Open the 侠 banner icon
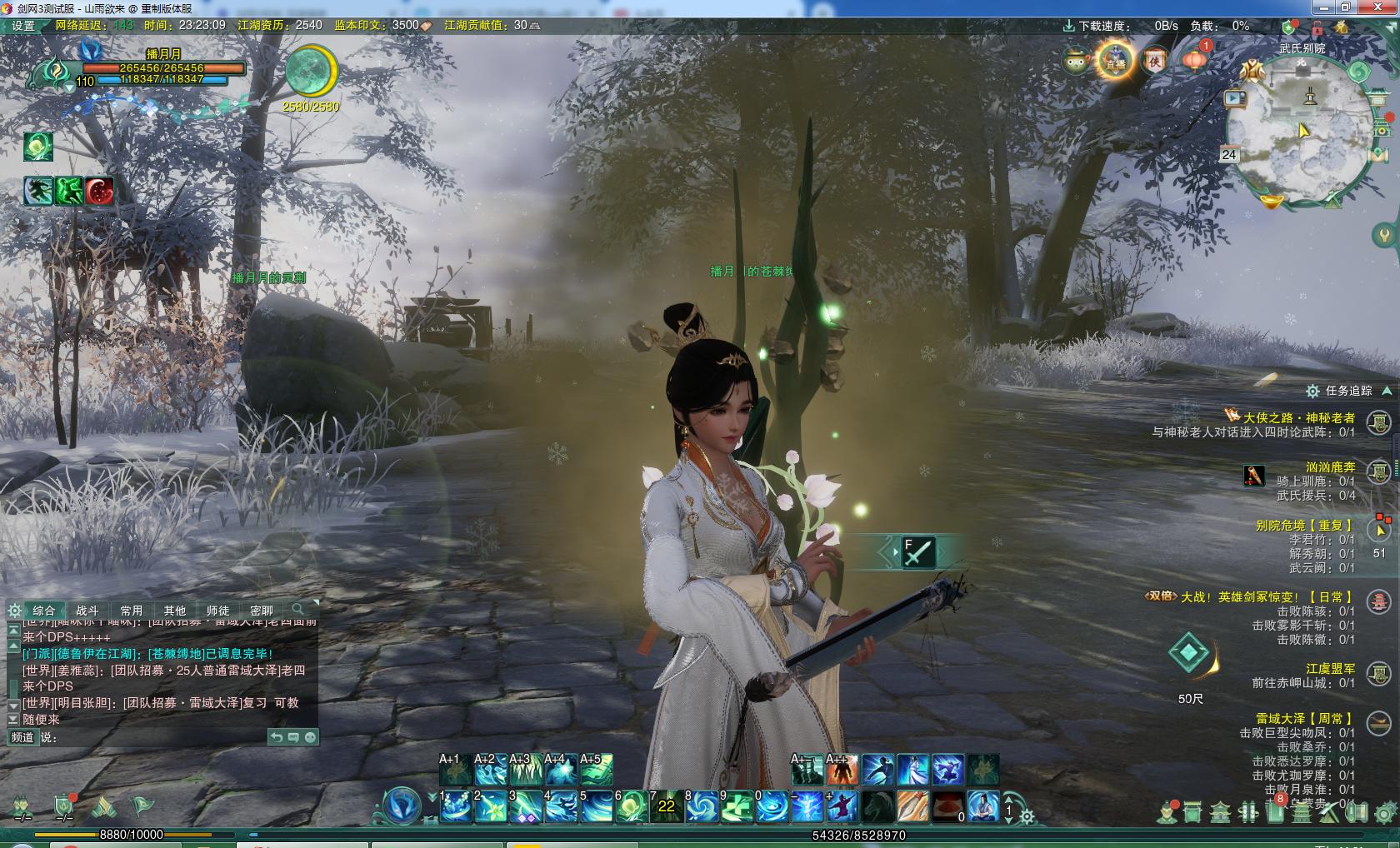Screen dimensions: 1400x848 pyautogui.click(x=1155, y=61)
